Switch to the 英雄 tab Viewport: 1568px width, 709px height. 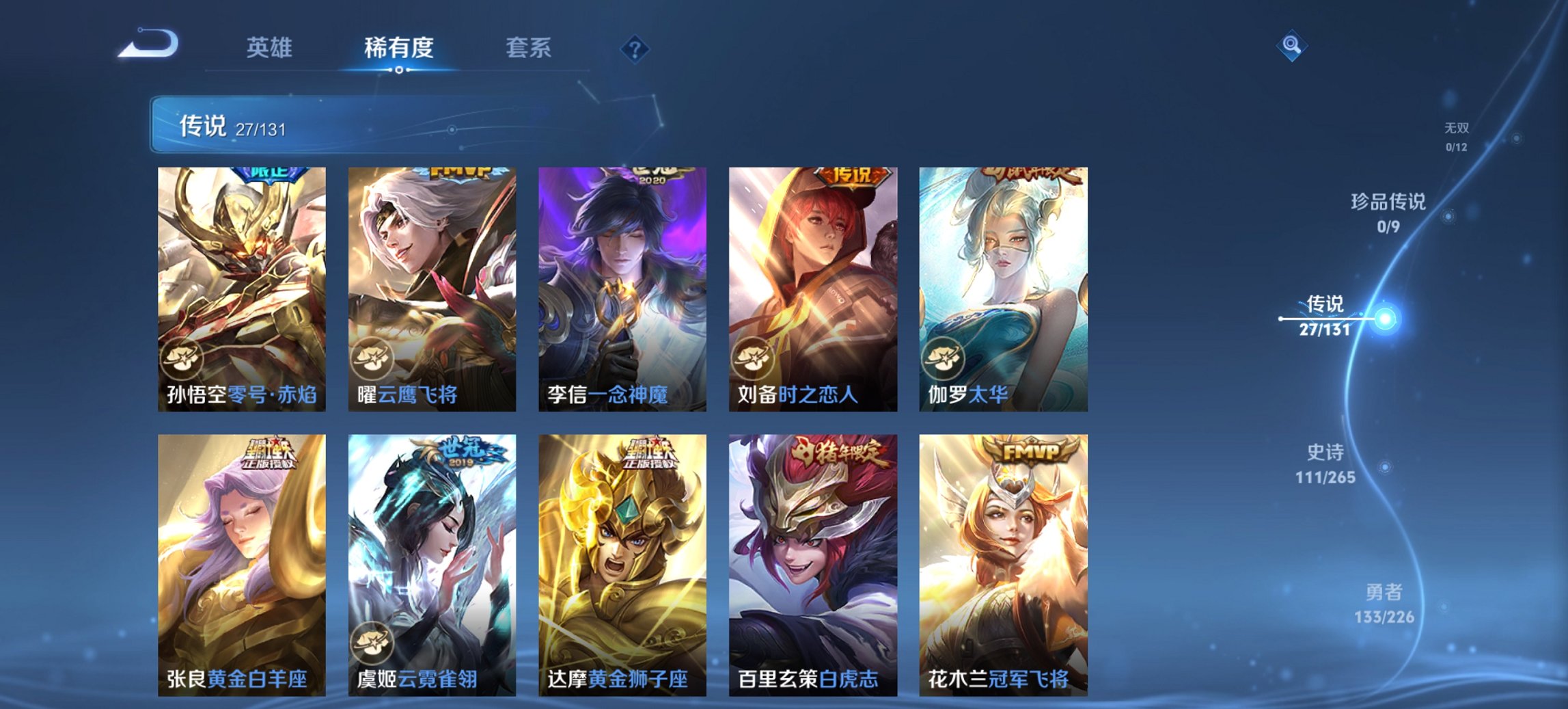(271, 48)
